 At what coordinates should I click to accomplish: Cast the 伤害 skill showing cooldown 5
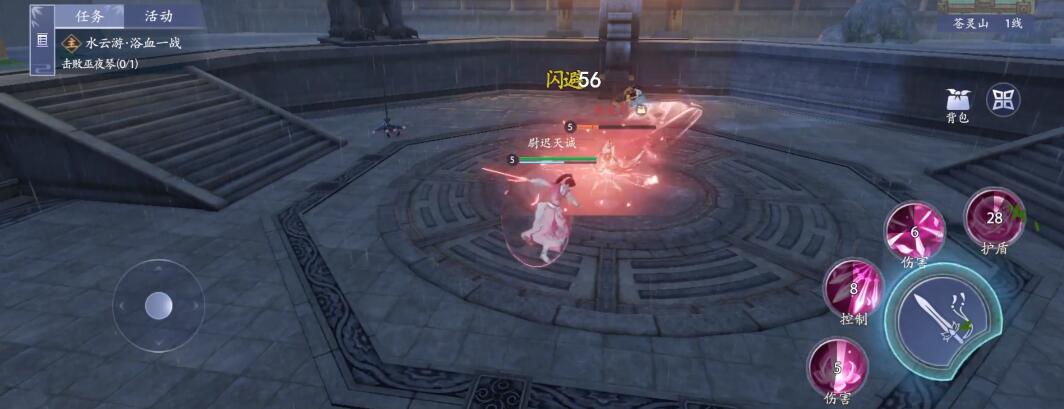837,367
